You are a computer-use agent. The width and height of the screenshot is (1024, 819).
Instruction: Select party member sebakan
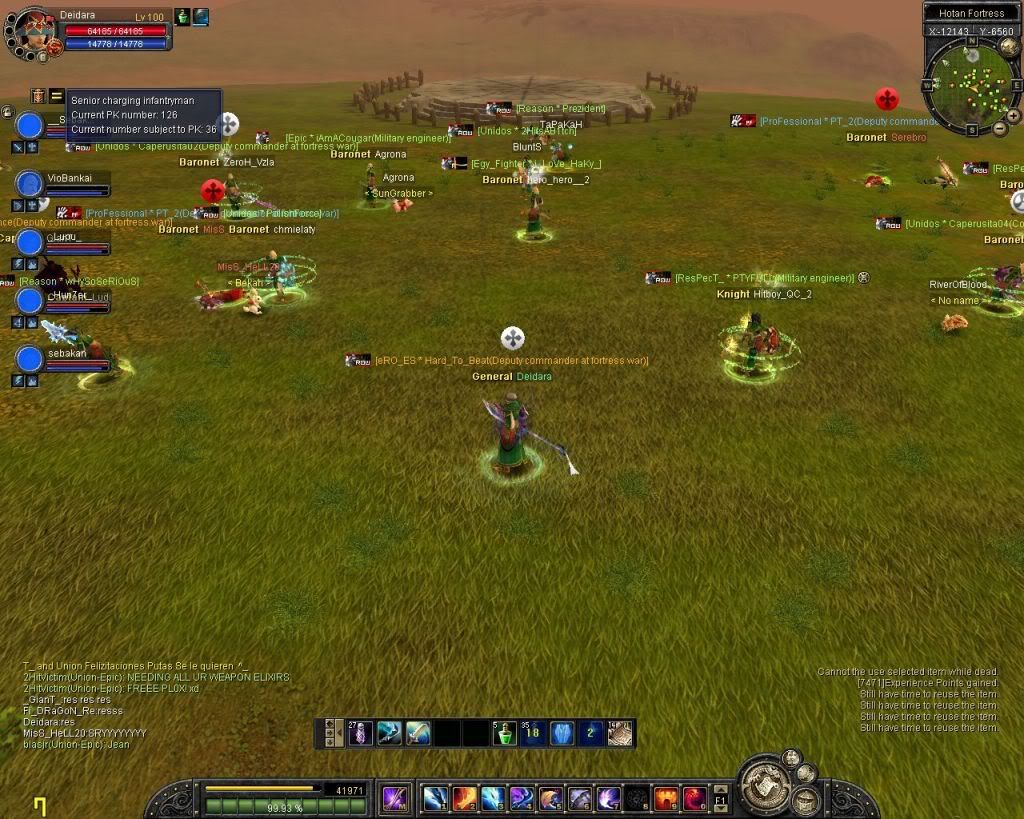tap(30, 359)
